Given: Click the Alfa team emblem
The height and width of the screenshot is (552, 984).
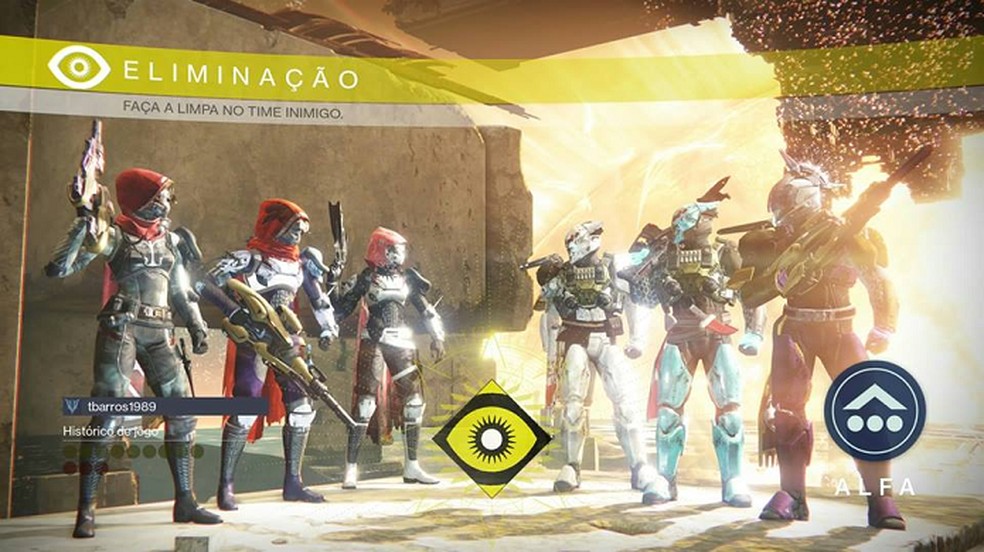Looking at the screenshot, I should tap(875, 411).
